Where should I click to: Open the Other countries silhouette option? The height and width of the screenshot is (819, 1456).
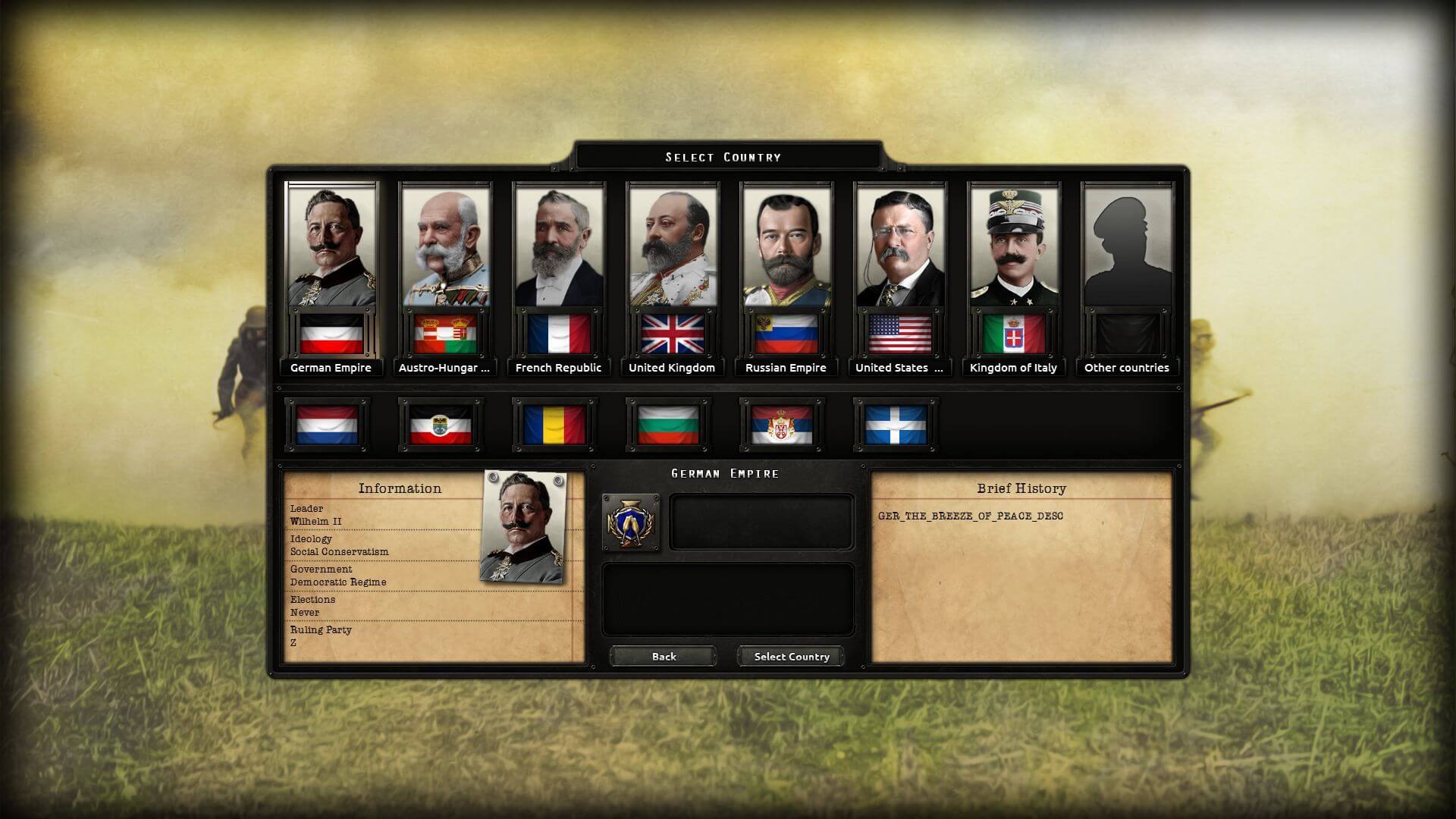coord(1128,246)
